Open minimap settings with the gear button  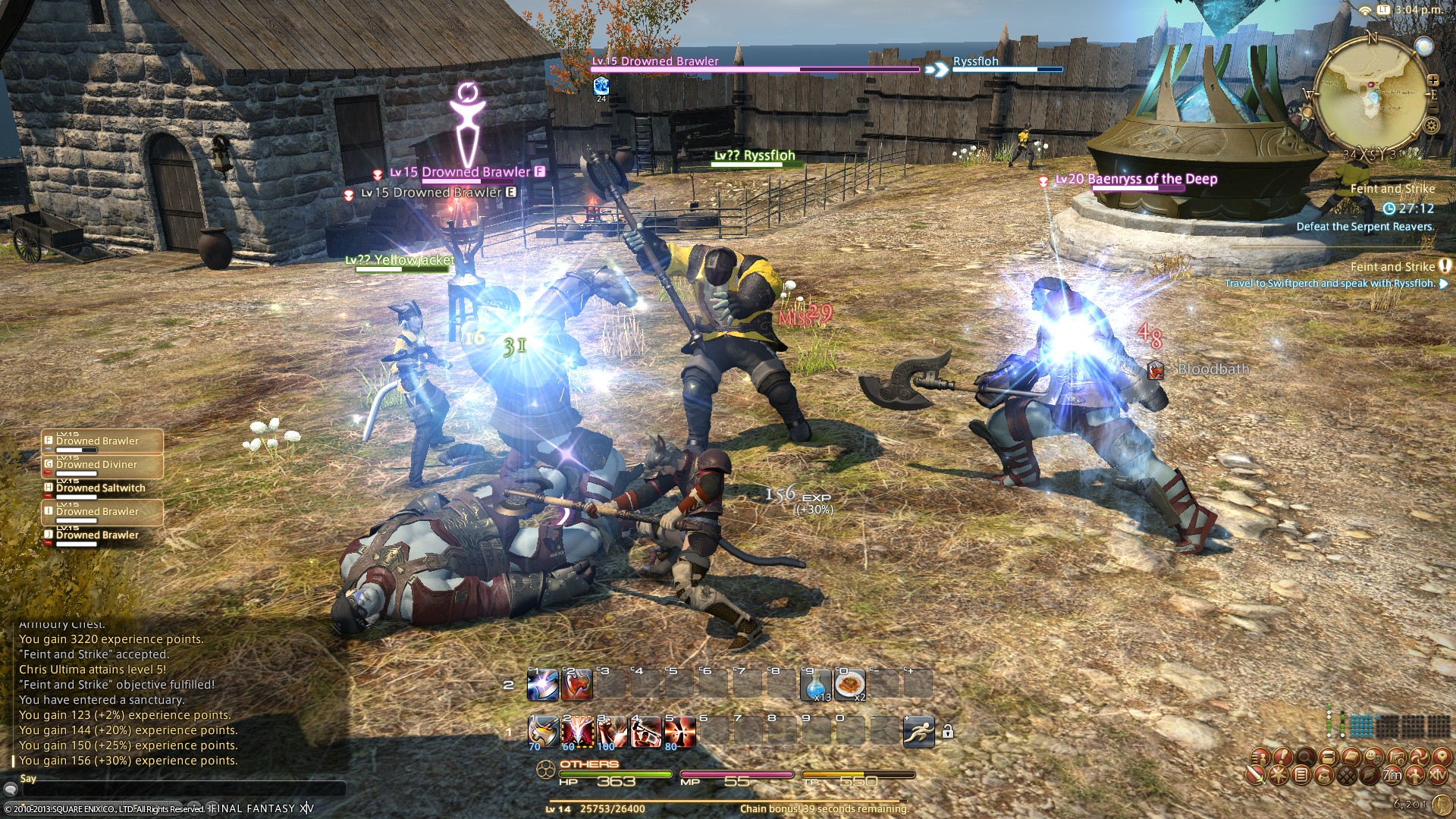1432,126
